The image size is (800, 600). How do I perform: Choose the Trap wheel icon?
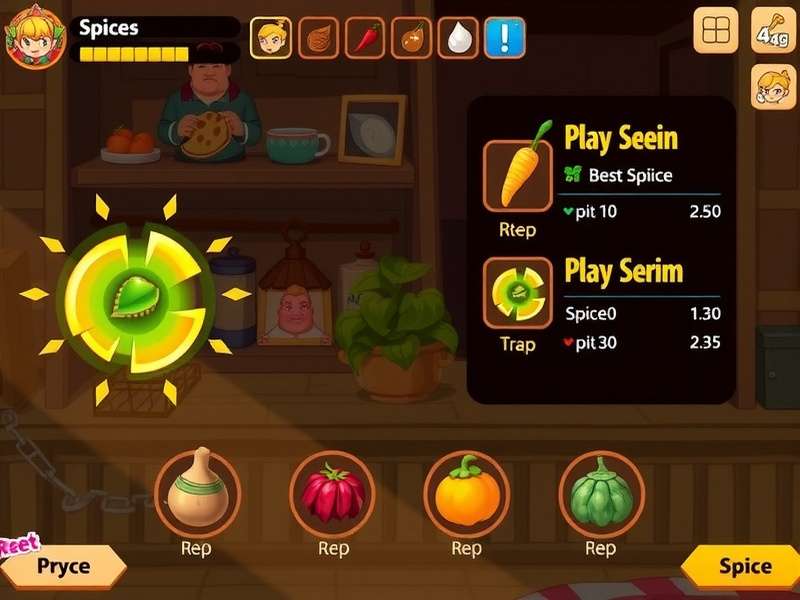point(517,292)
